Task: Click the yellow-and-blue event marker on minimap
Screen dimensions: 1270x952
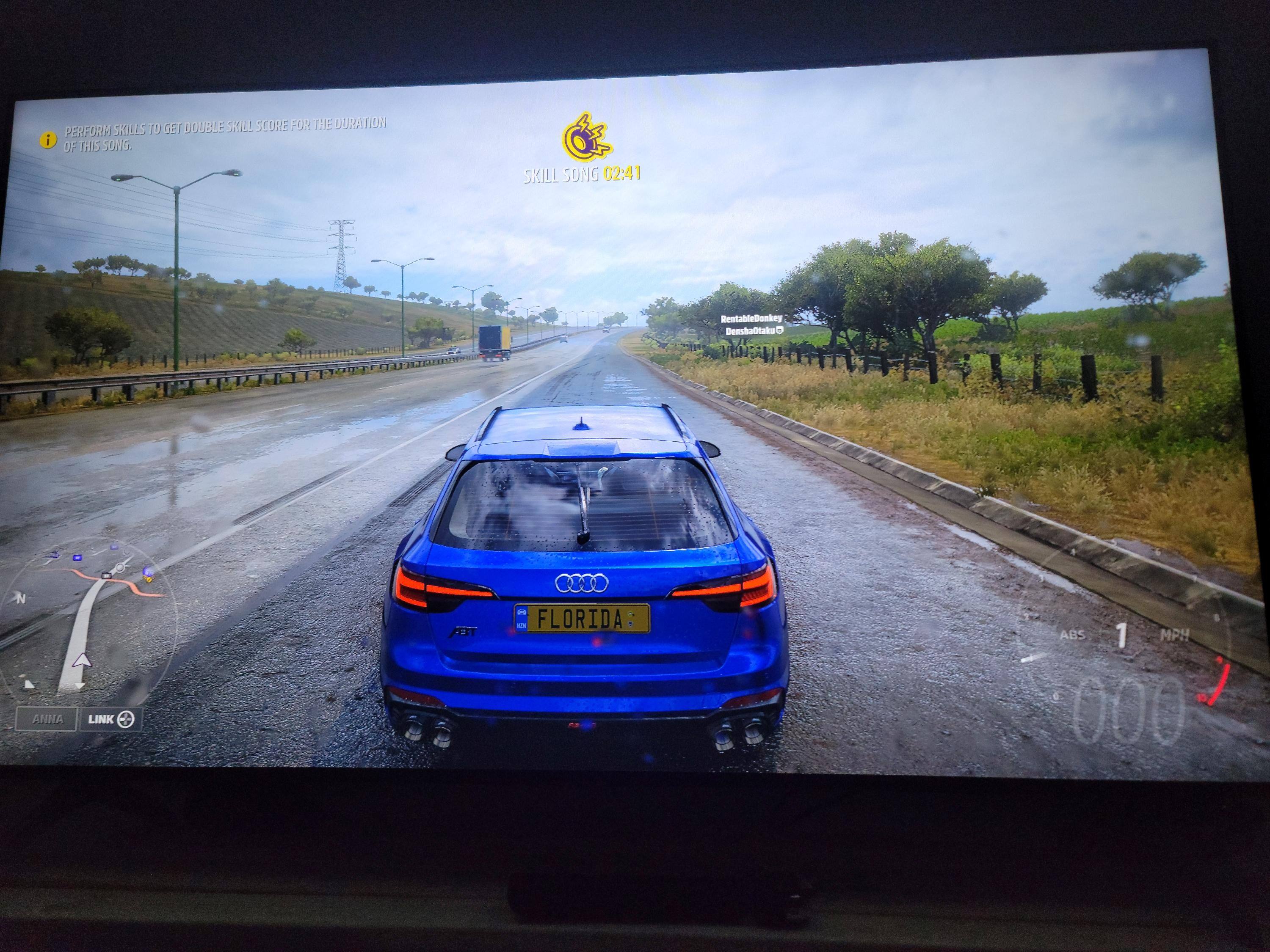Action: click(x=148, y=573)
